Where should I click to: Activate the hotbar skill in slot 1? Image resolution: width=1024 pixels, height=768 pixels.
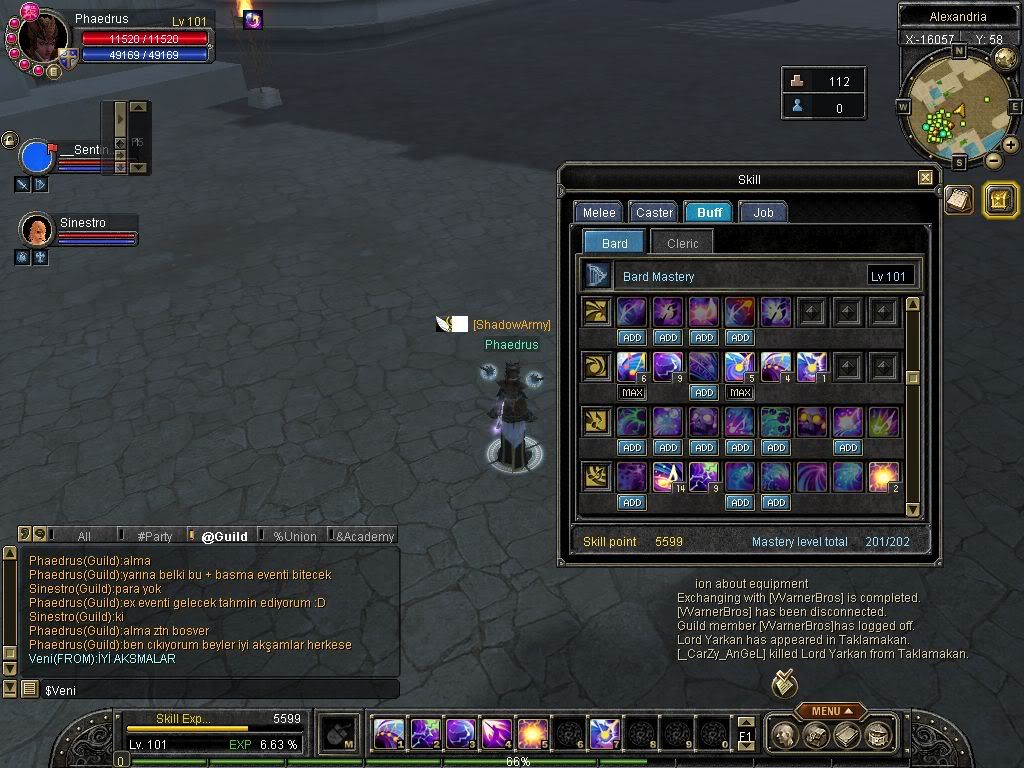[388, 734]
